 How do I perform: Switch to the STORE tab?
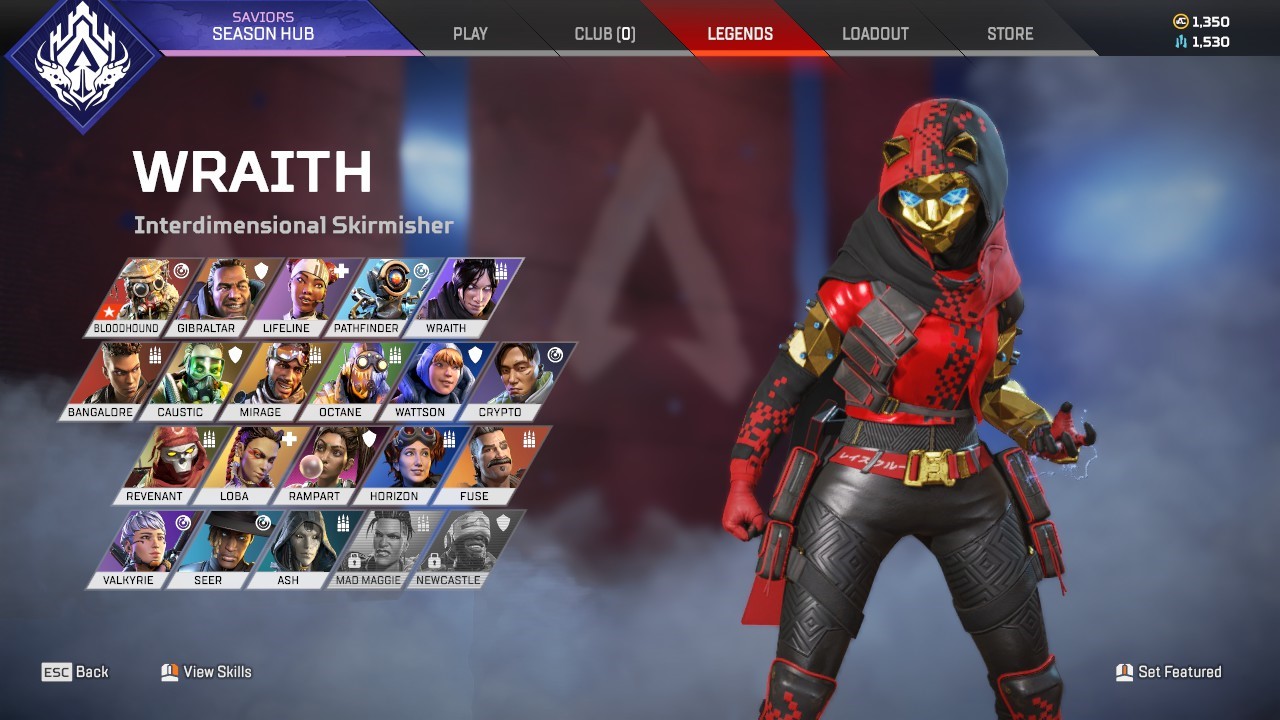[x=1009, y=32]
